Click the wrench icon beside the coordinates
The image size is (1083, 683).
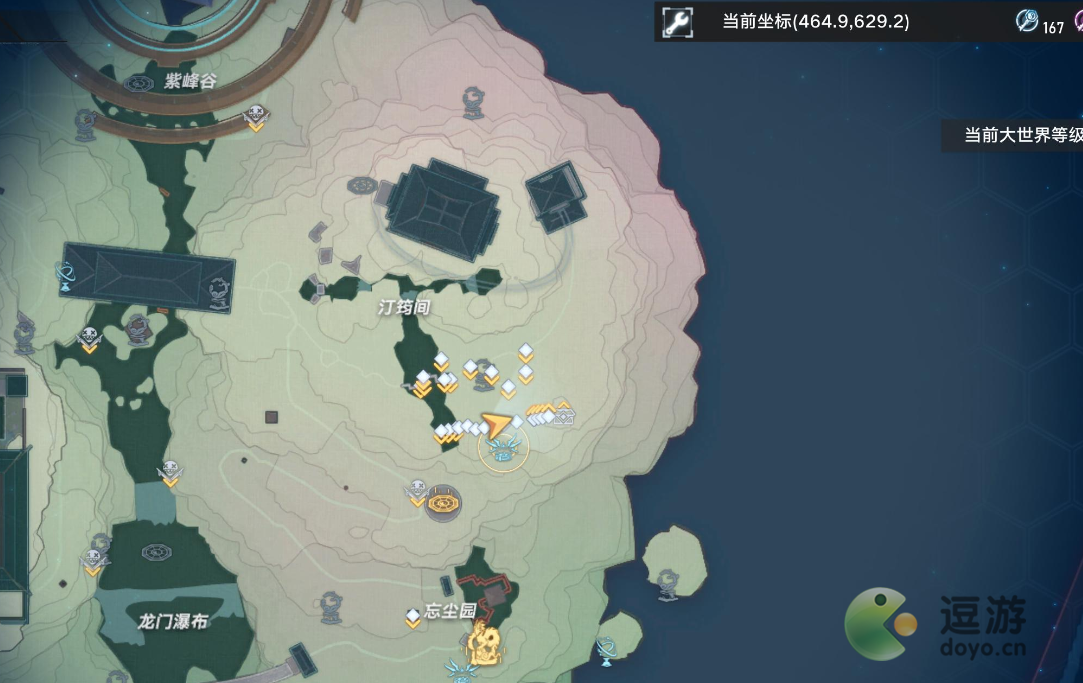click(677, 22)
